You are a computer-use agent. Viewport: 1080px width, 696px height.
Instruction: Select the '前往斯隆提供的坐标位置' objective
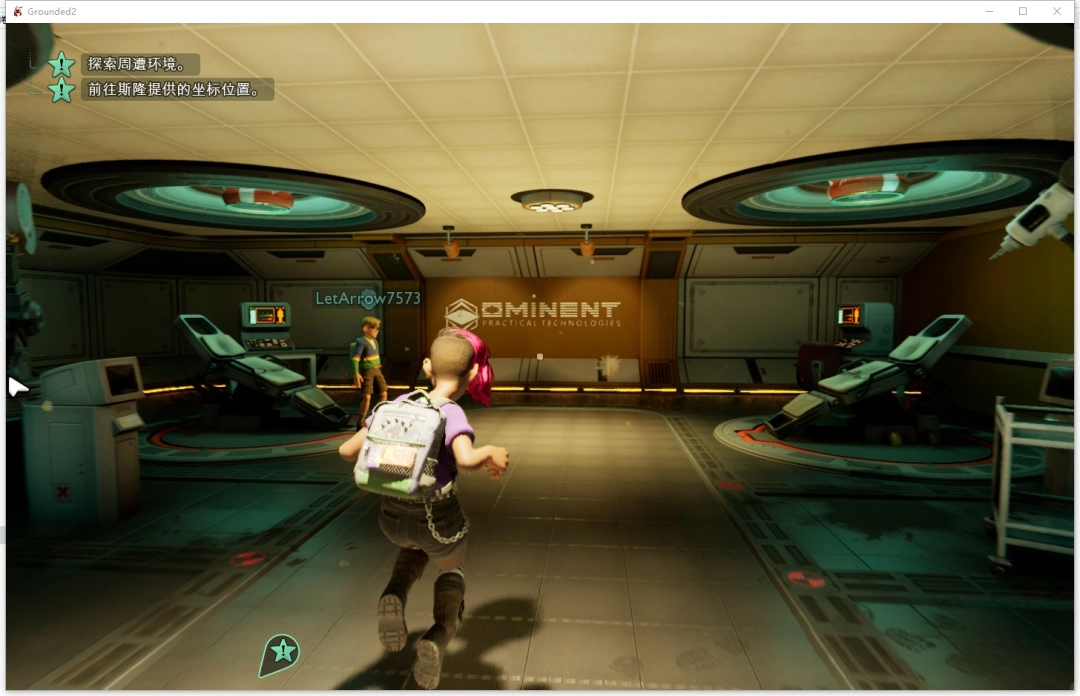175,89
